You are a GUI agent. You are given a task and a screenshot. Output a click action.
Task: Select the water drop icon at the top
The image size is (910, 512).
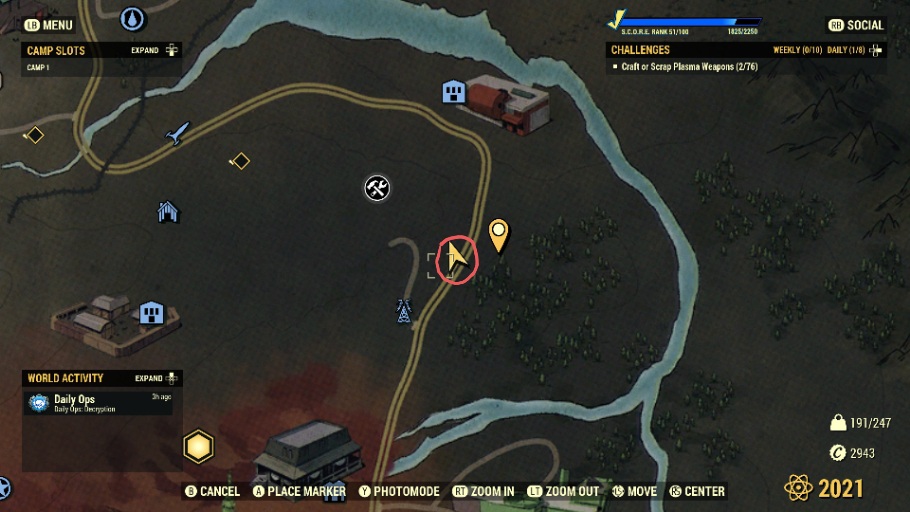point(132,18)
